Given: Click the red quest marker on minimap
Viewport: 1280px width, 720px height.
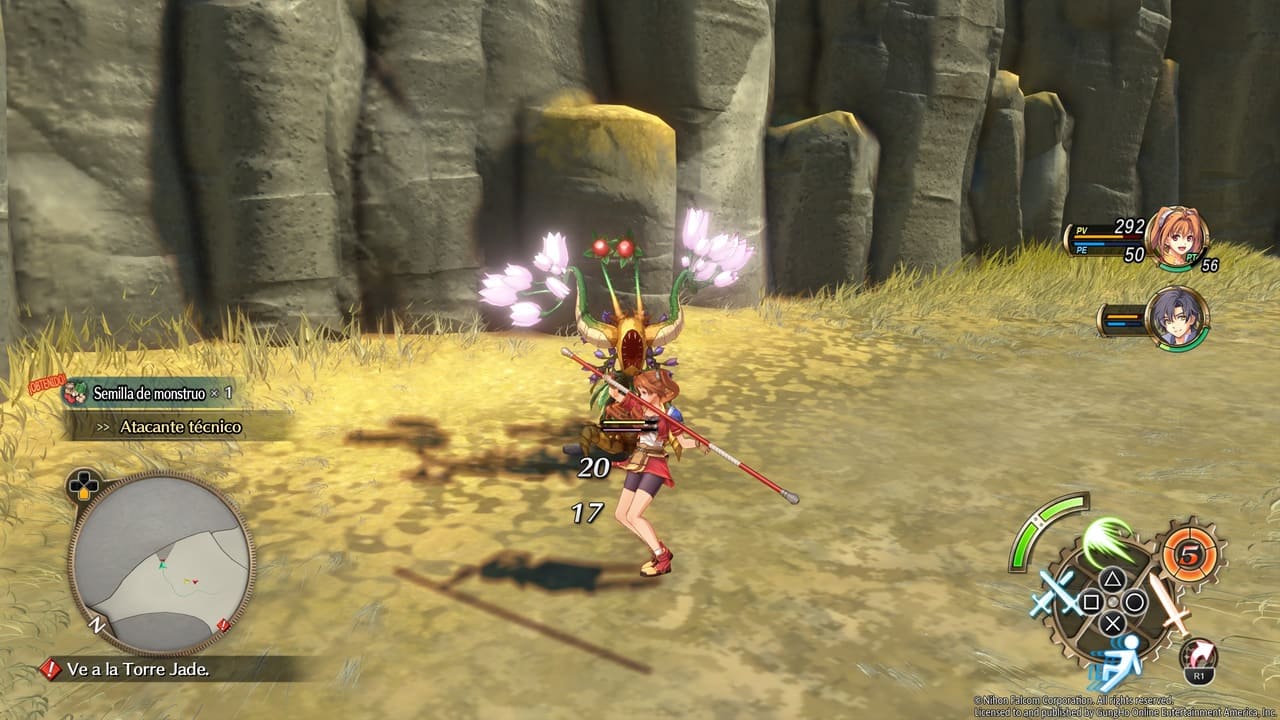Looking at the screenshot, I should coord(223,626).
